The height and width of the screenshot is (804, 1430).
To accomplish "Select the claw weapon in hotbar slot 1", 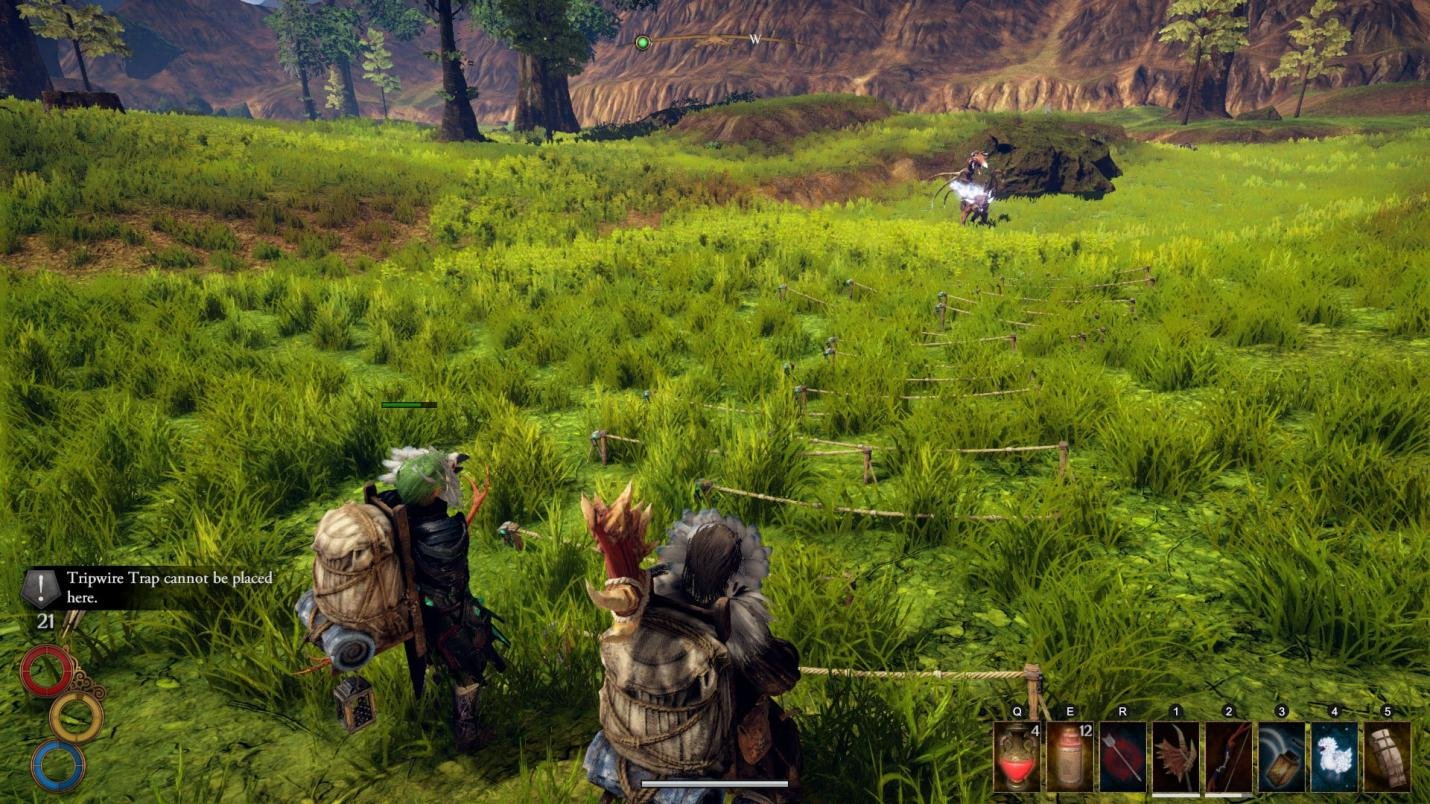I will (x=1175, y=756).
